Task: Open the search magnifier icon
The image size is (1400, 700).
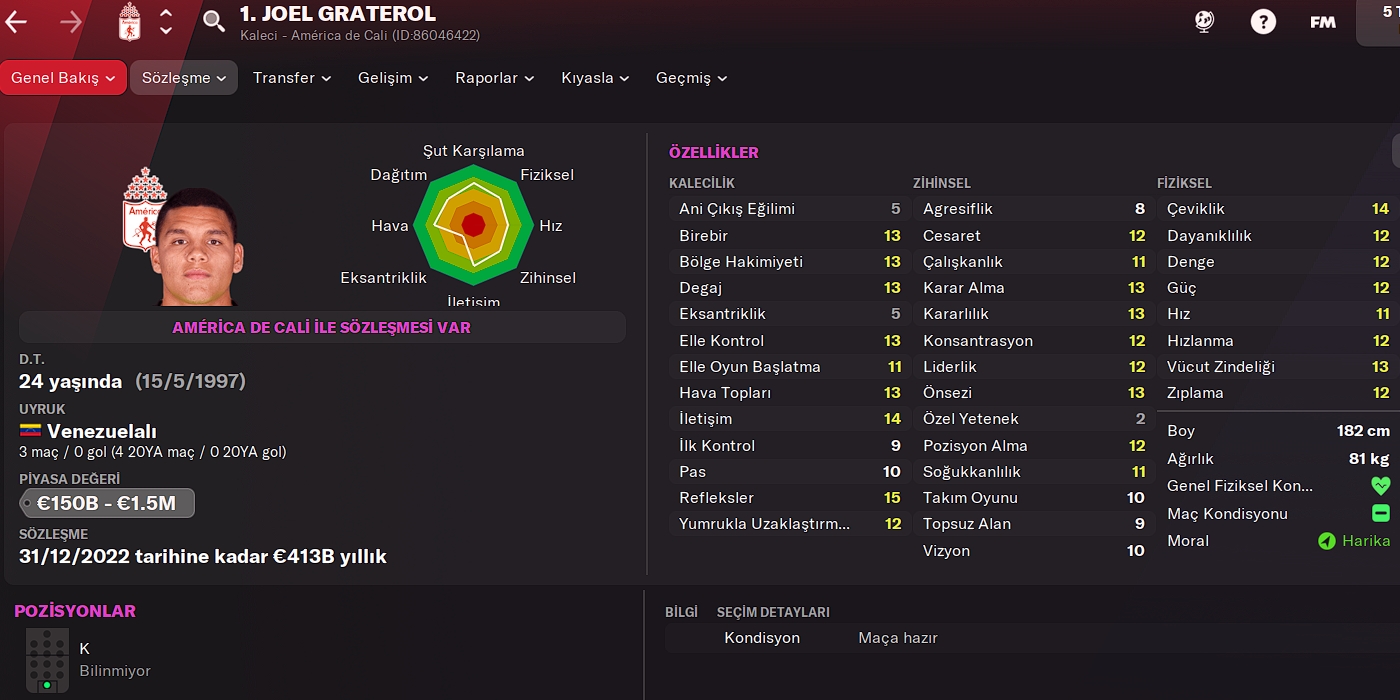Action: (x=214, y=21)
